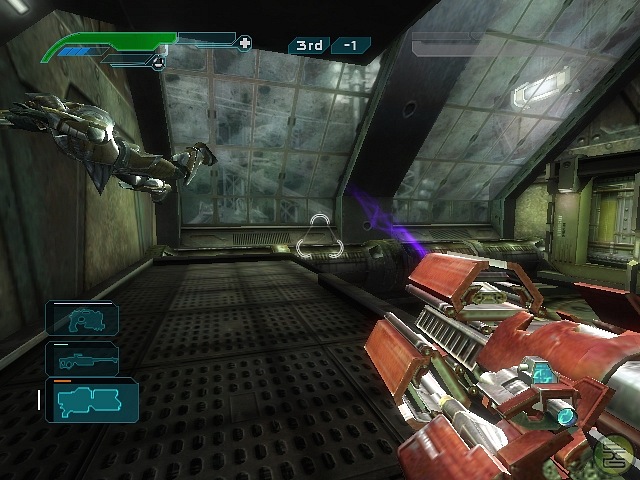
Task: Choose the highlighted heavy launcher weapon slot
Action: (x=91, y=400)
